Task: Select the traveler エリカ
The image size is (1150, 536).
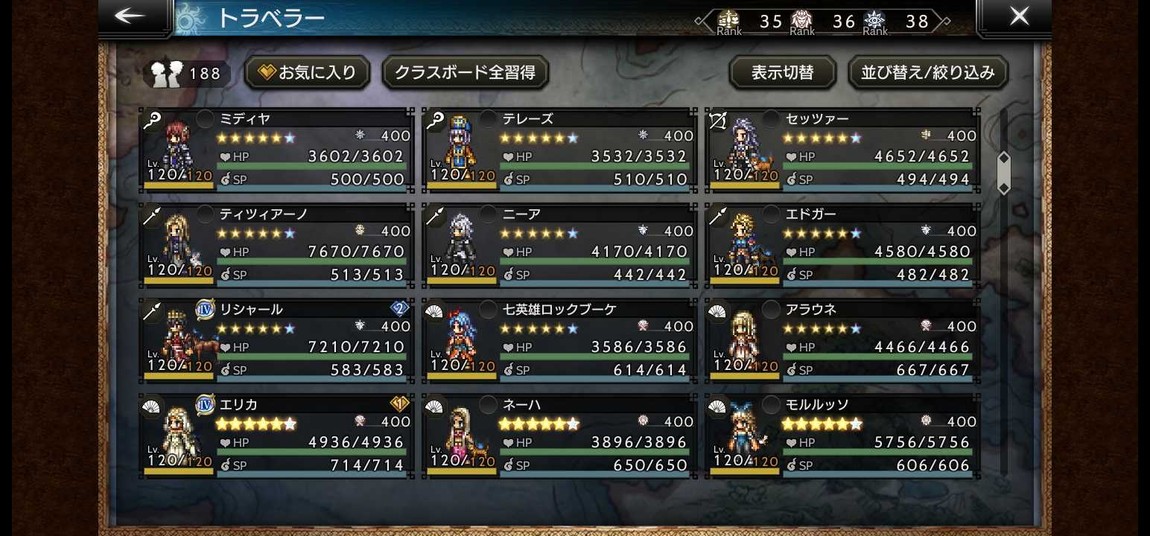Action: (276, 434)
